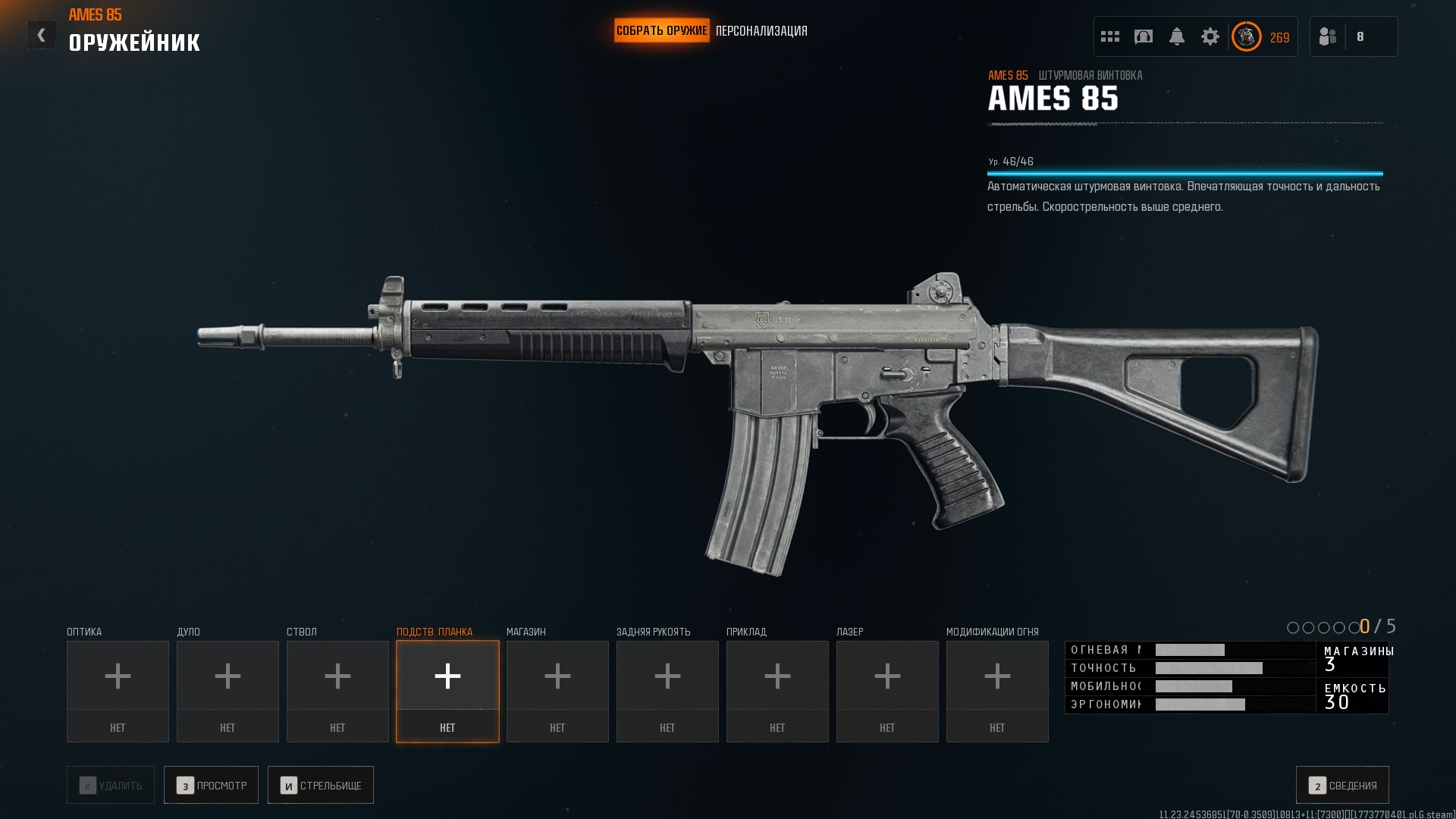Show weapon Сведения details
Image resolution: width=1456 pixels, height=819 pixels.
tap(1342, 785)
